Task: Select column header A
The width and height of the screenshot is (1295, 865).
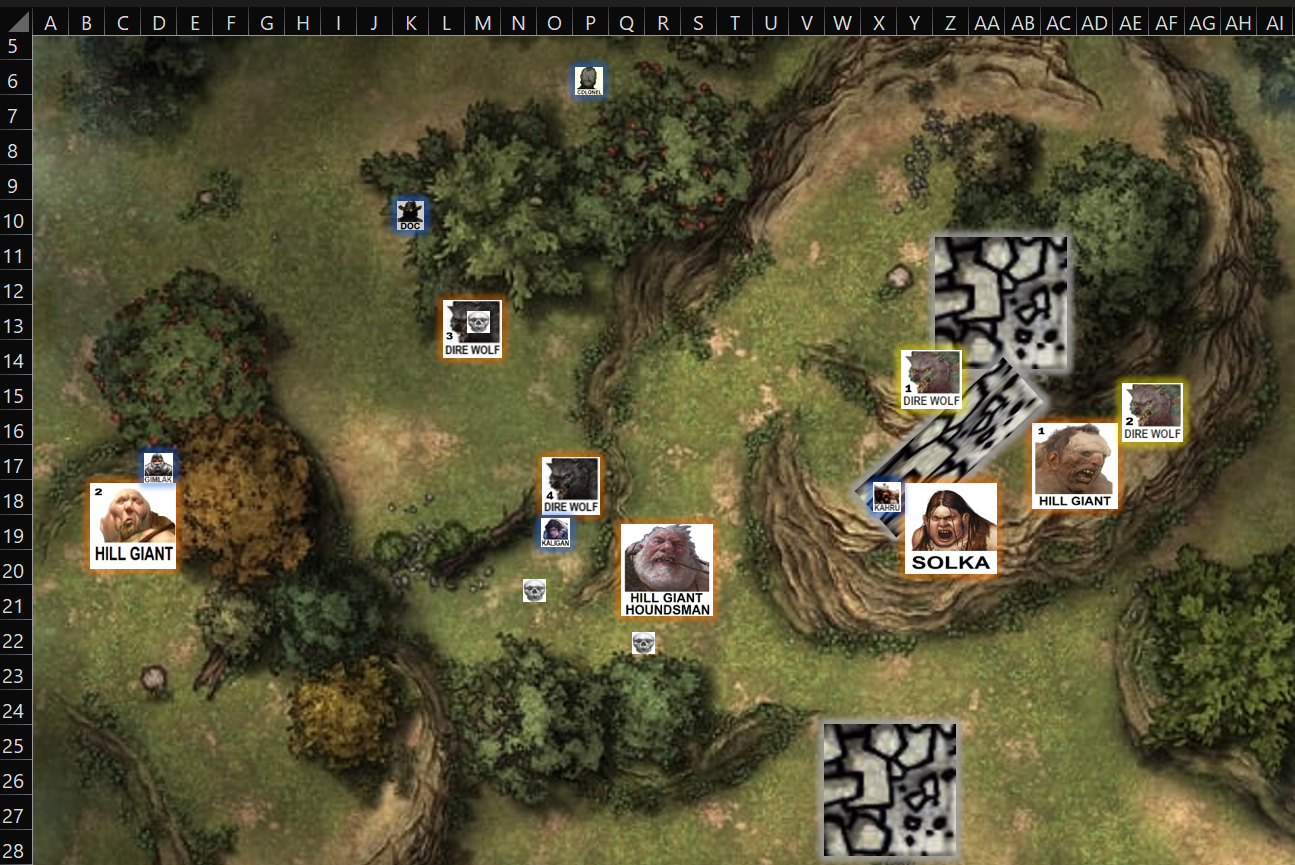Action: 50,23
